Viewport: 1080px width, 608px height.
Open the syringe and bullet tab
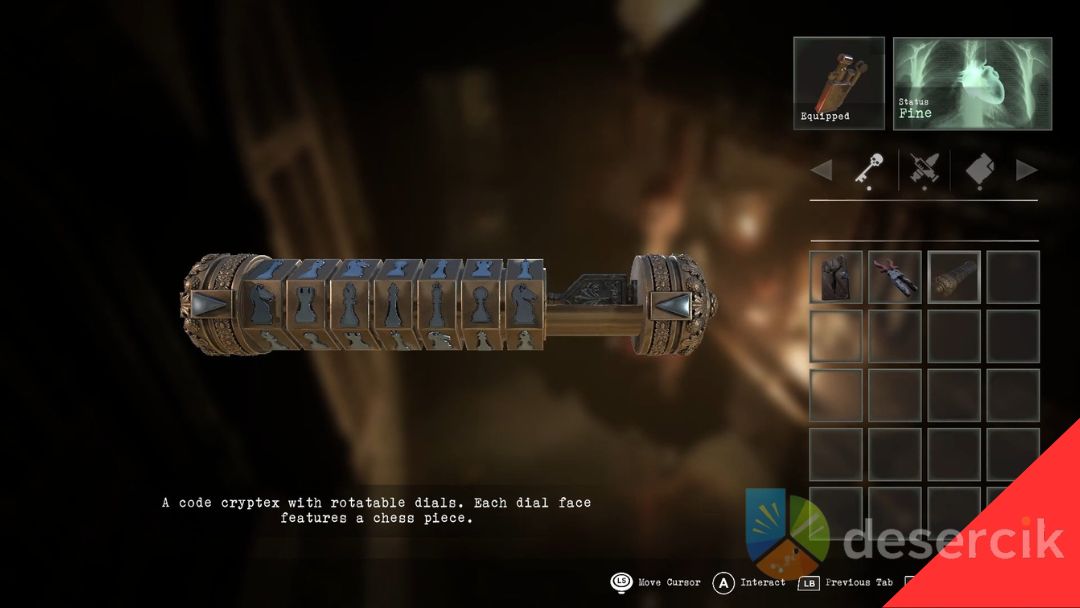923,171
